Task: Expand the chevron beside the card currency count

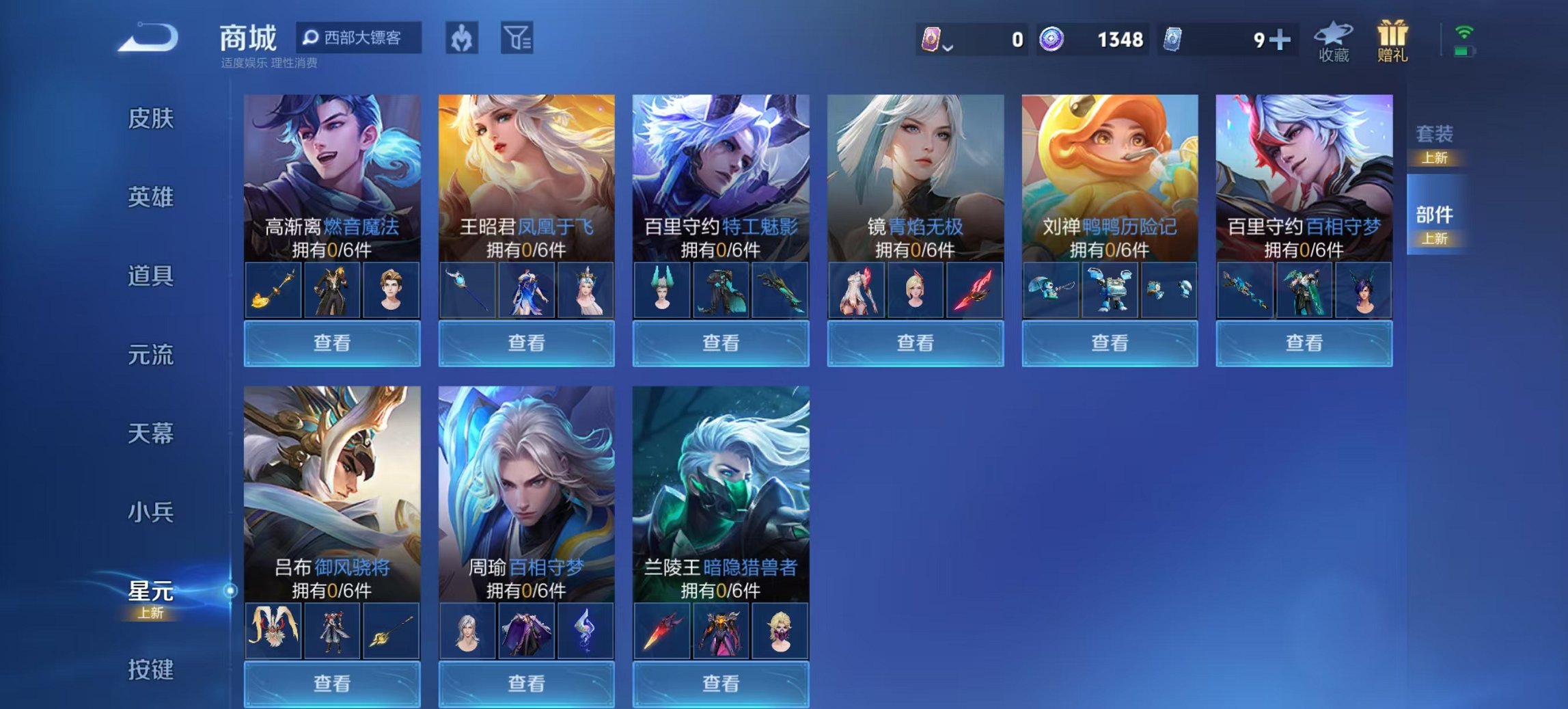Action: tap(948, 48)
